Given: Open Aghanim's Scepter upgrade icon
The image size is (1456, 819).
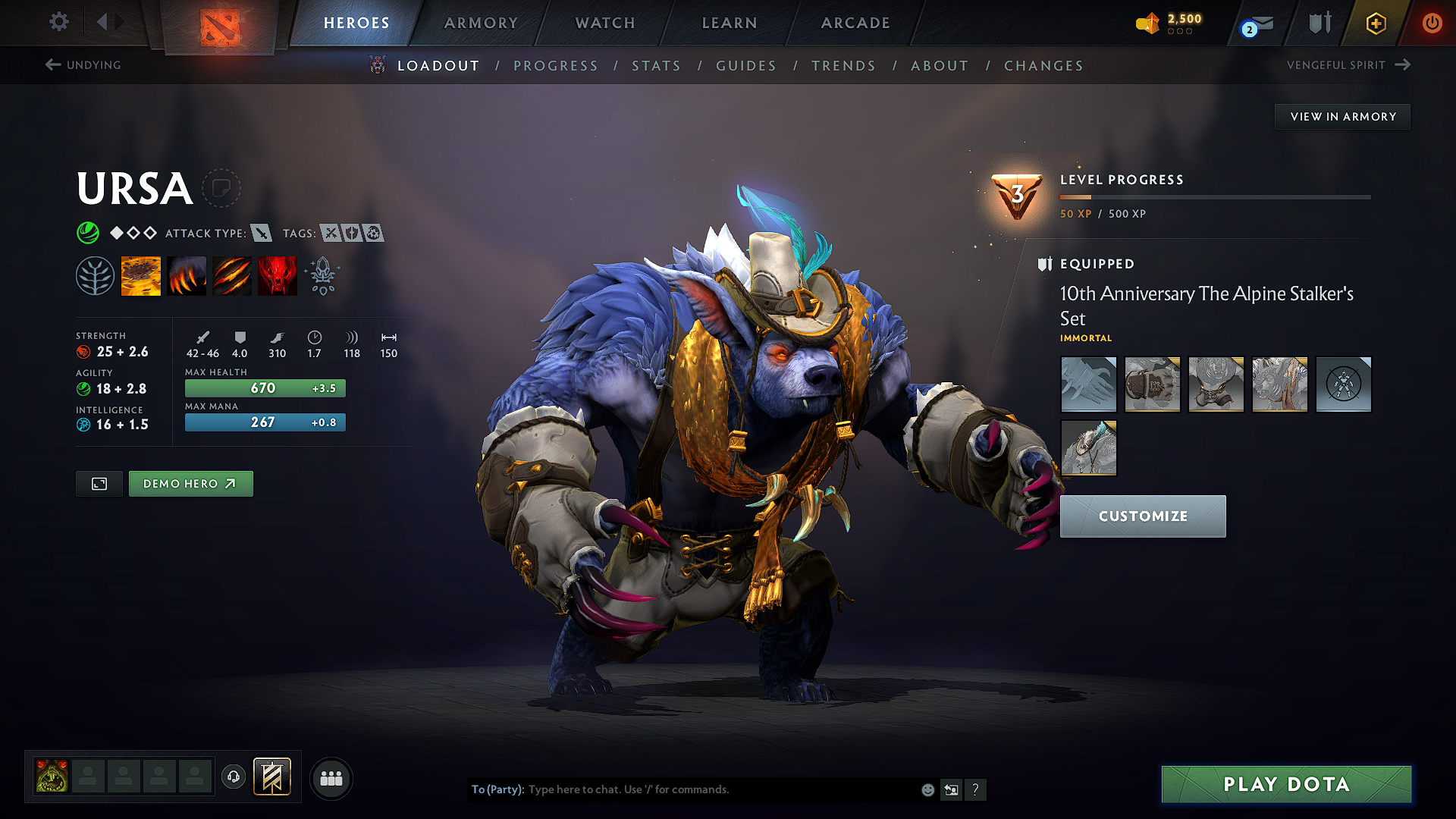Looking at the screenshot, I should [x=322, y=275].
